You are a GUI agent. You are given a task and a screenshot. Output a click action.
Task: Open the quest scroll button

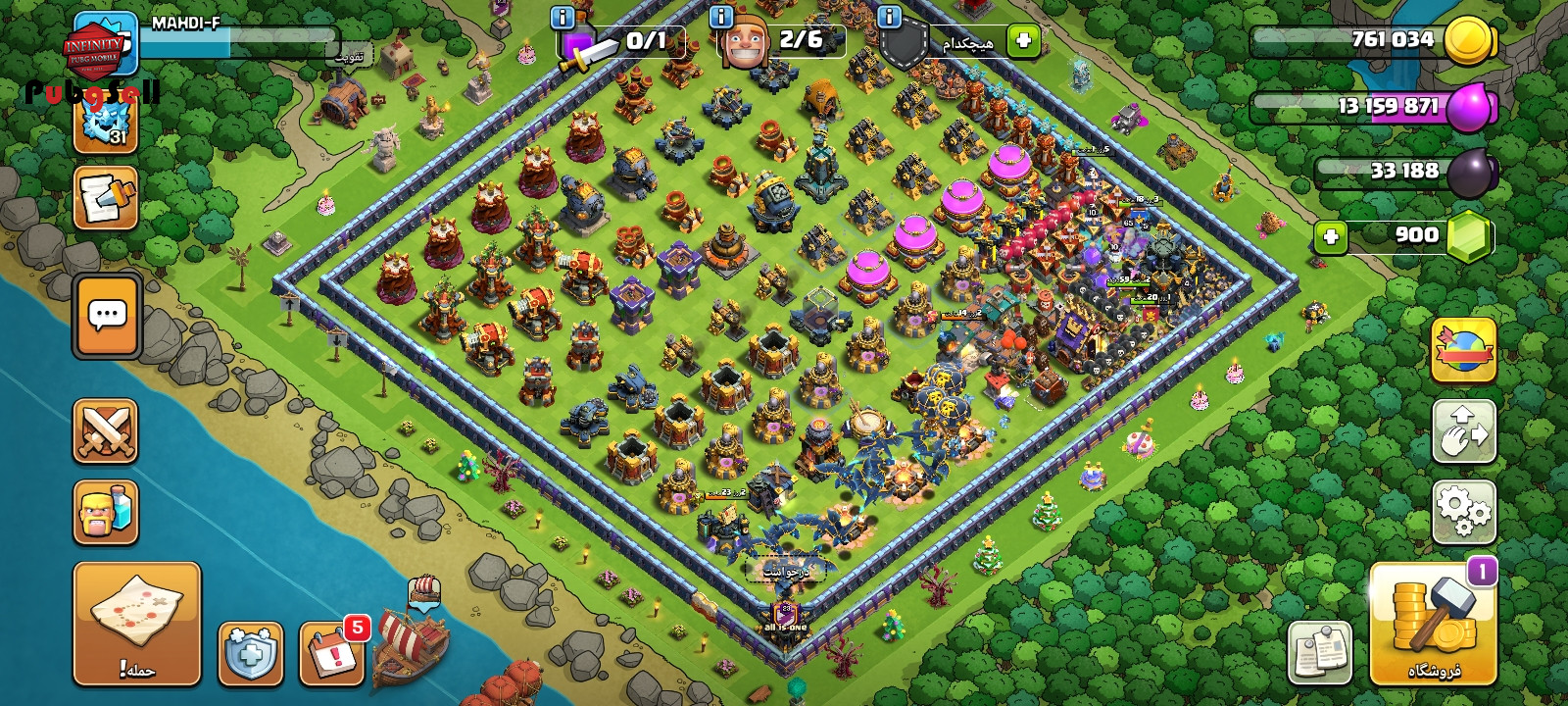coord(106,198)
